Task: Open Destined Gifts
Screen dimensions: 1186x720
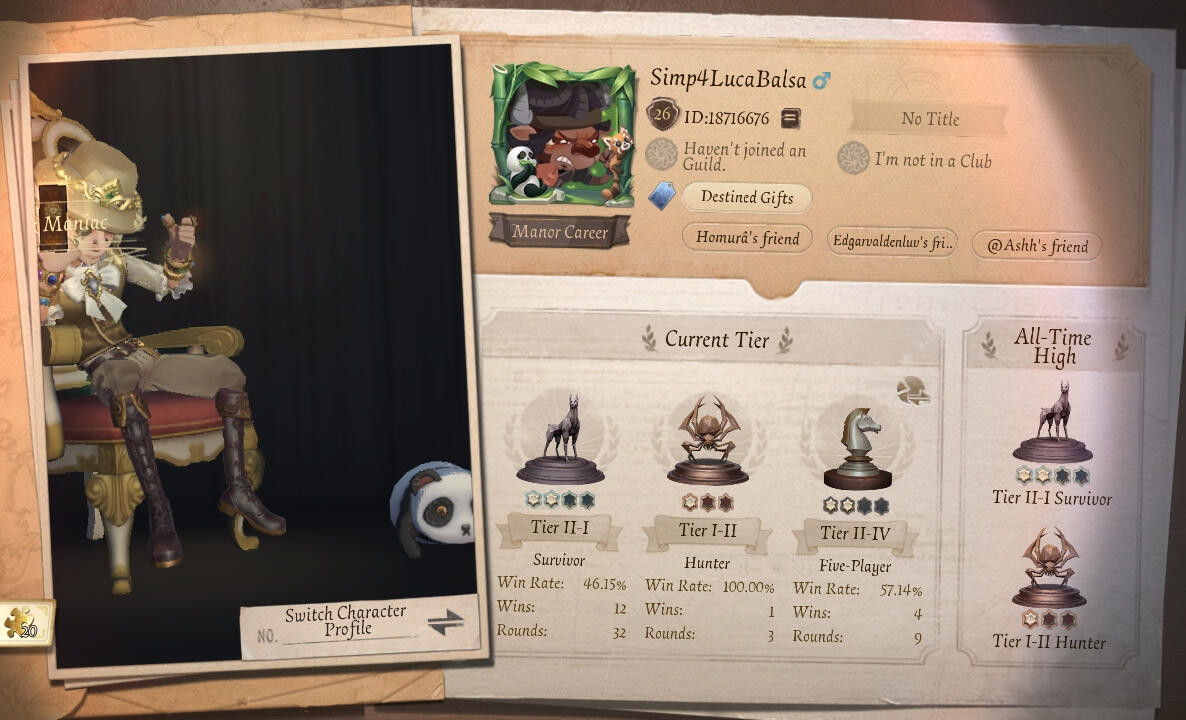Action: [746, 197]
